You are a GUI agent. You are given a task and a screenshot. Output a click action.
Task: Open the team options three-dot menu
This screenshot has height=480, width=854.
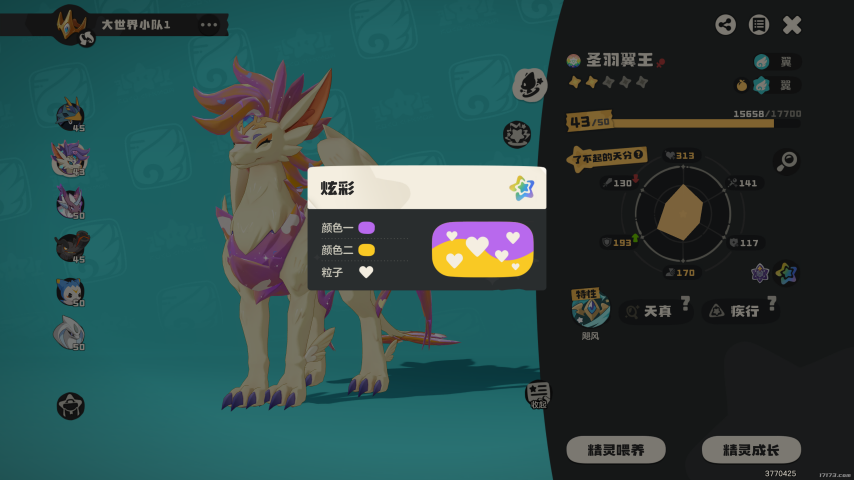(208, 24)
